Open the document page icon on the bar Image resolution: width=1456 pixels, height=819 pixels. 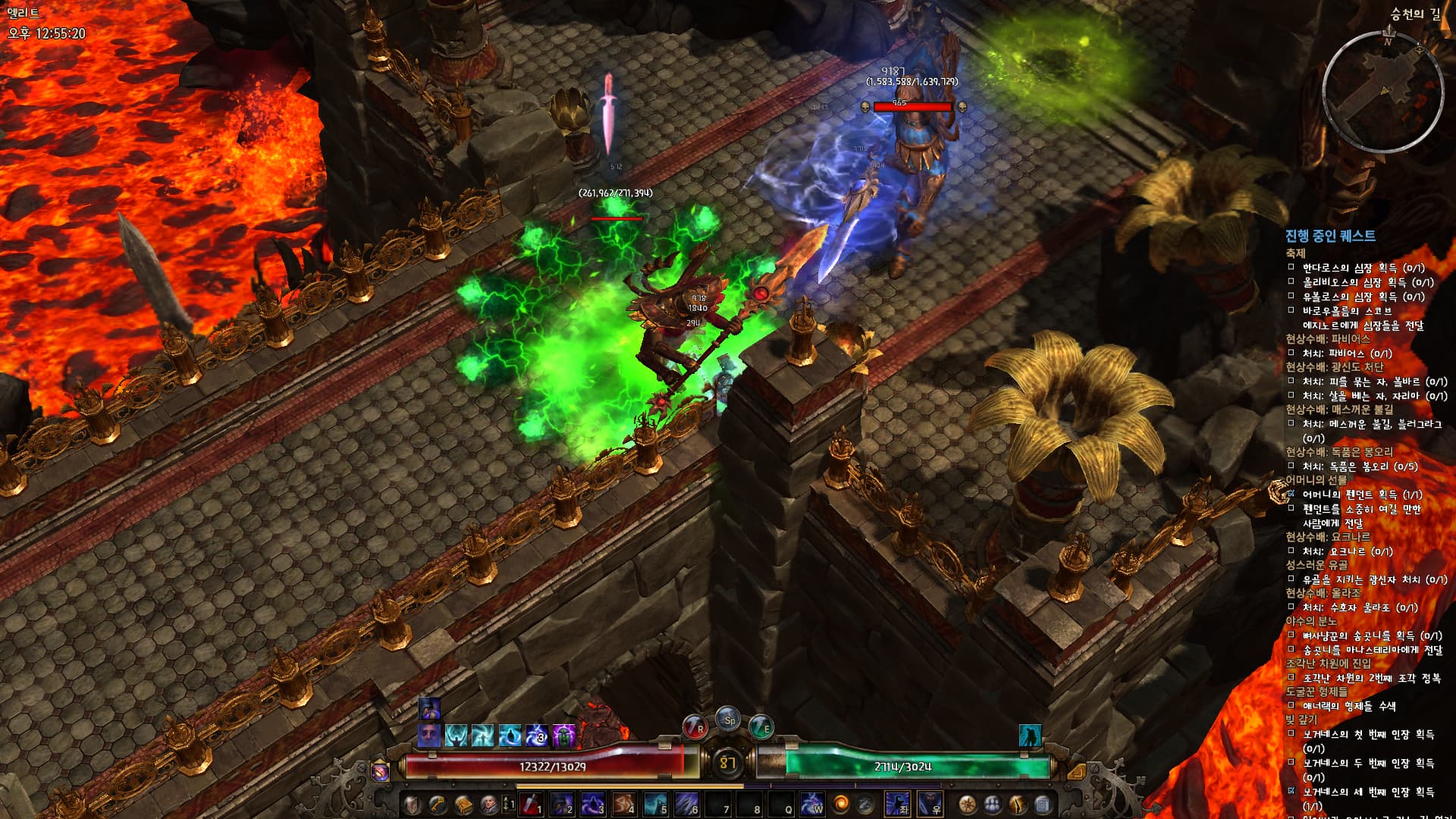(x=1043, y=805)
